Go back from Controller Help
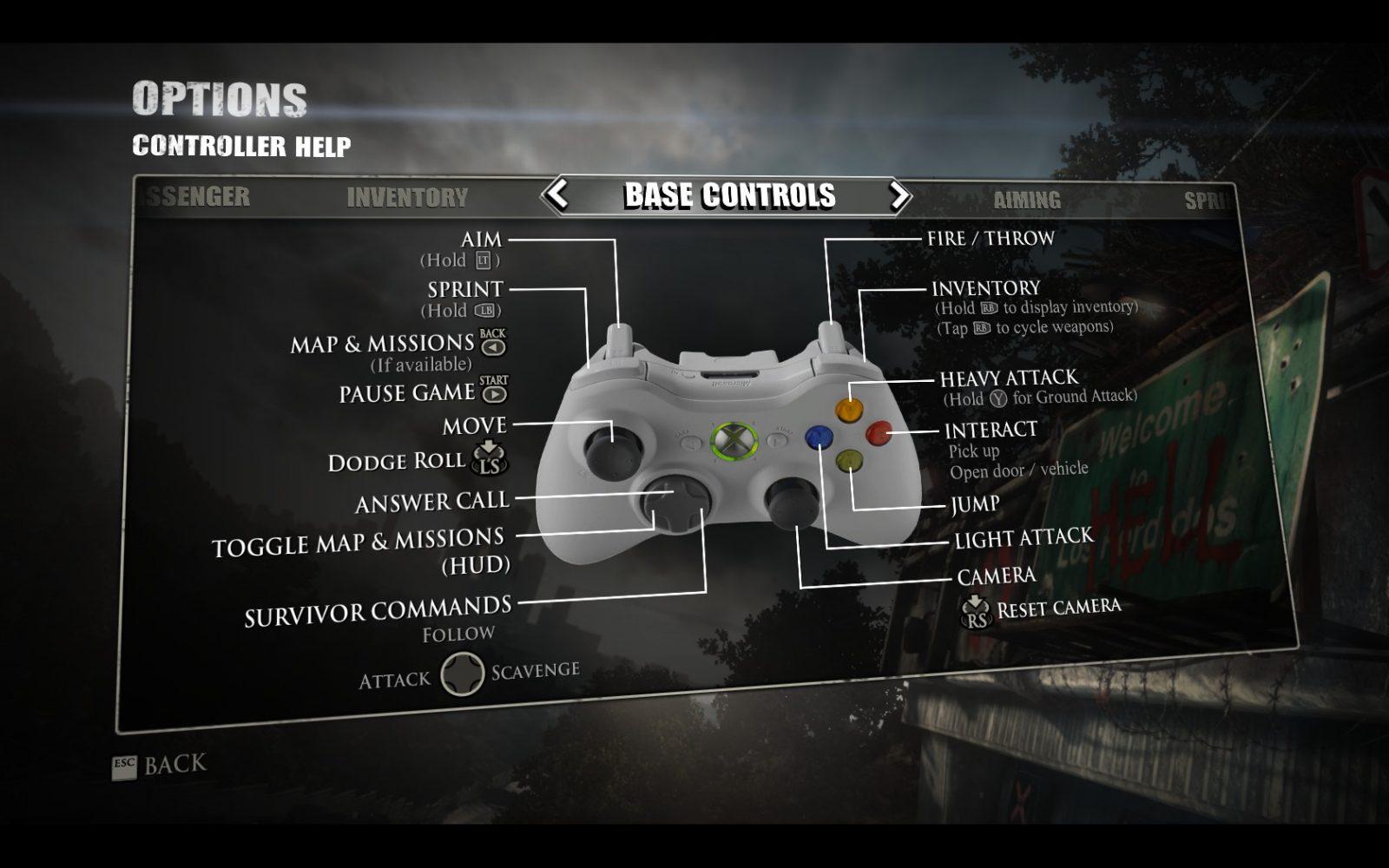Image resolution: width=1389 pixels, height=868 pixels. pyautogui.click(x=161, y=766)
